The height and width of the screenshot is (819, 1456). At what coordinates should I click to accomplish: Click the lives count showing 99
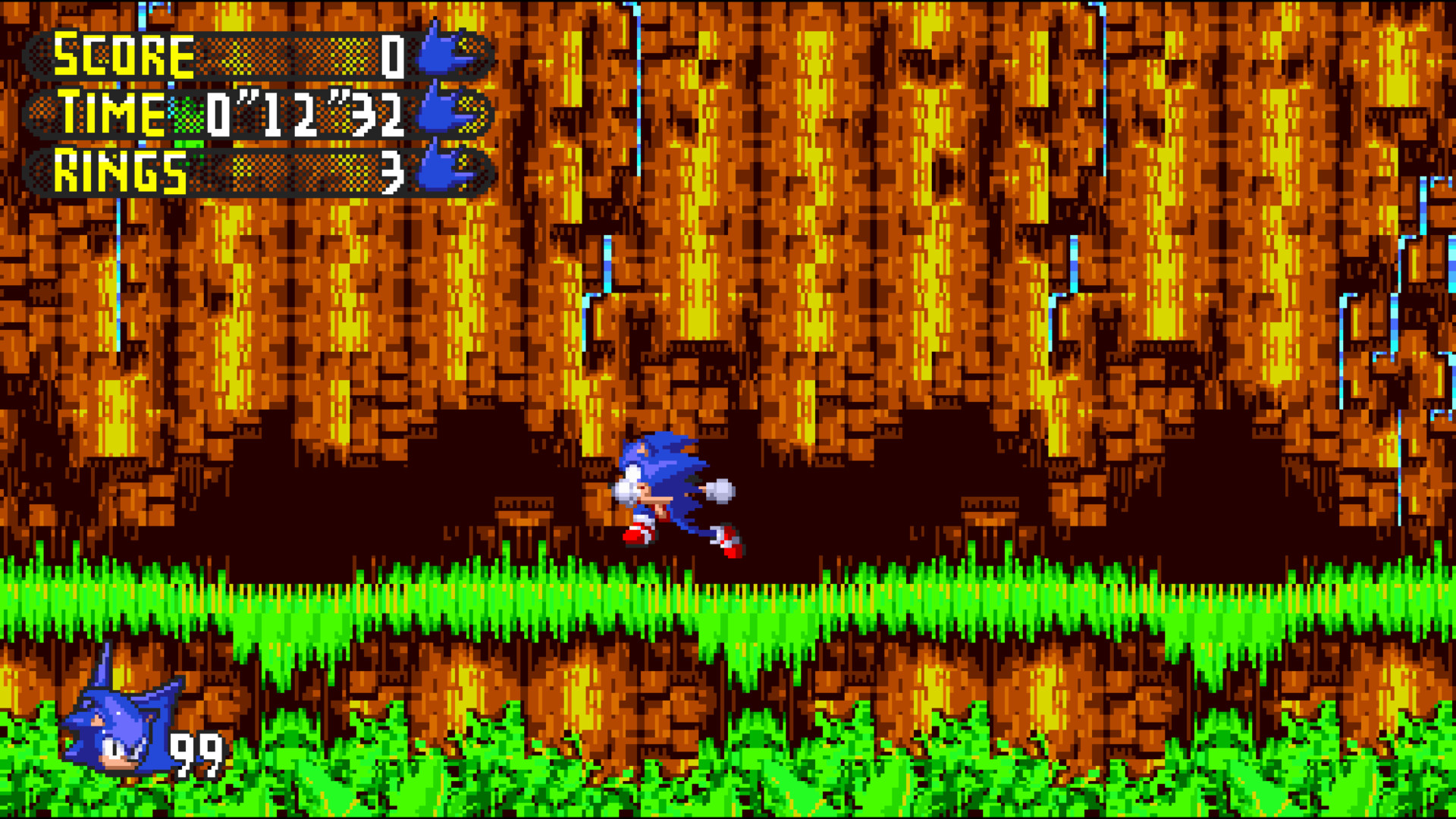coord(196,755)
